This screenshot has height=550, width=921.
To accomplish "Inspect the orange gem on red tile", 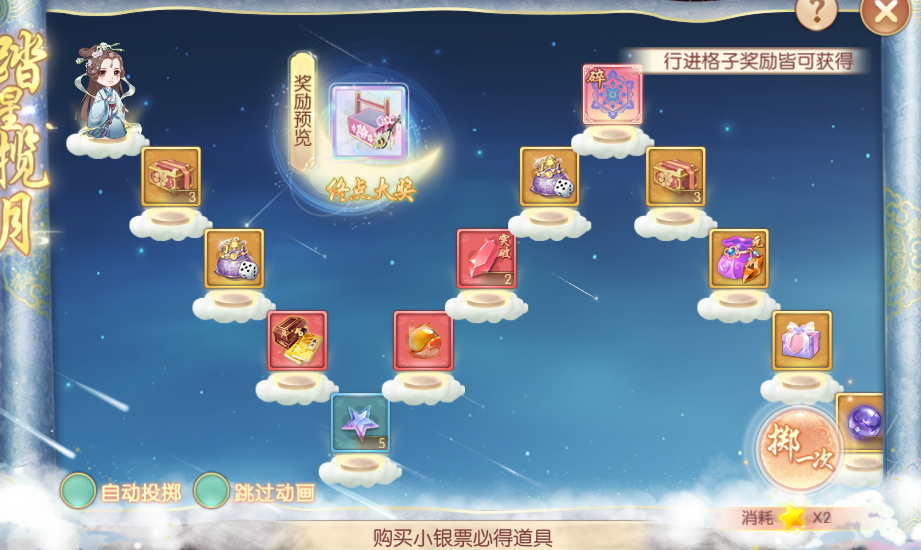I will point(423,340).
